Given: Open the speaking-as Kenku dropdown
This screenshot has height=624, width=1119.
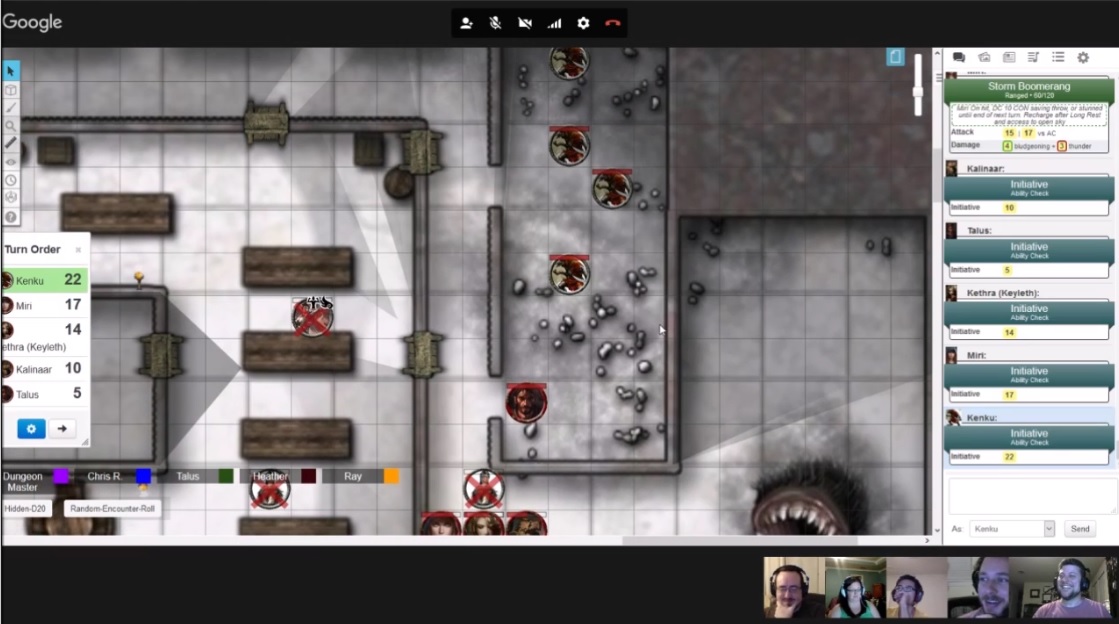Looking at the screenshot, I should click(x=1012, y=529).
